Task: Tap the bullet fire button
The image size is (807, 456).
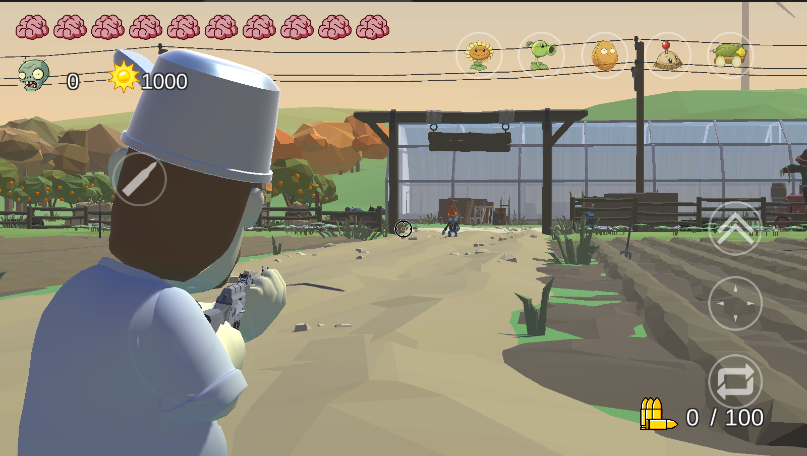Action: [x=140, y=179]
